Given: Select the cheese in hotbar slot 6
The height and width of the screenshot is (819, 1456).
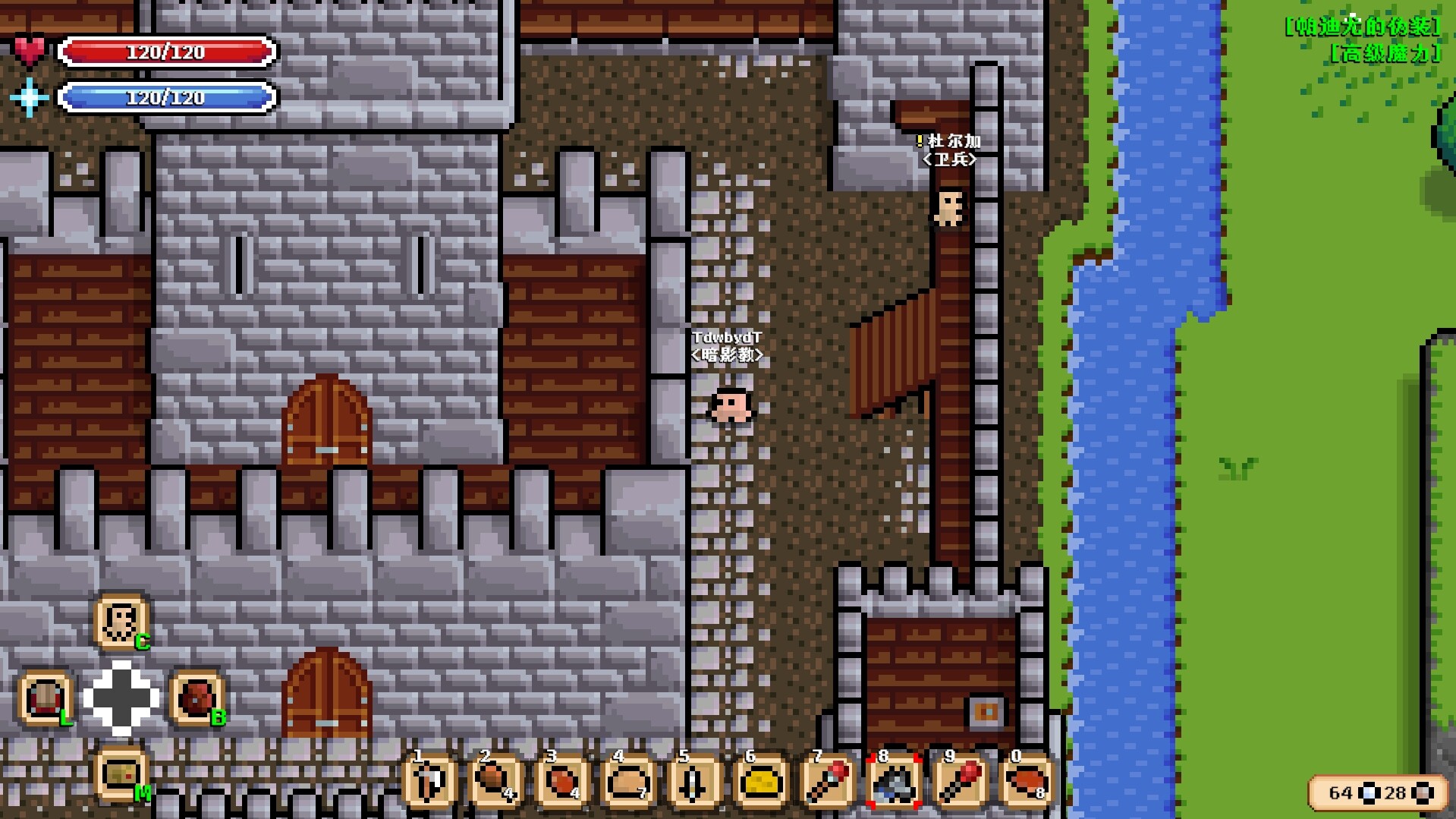Looking at the screenshot, I should [757, 782].
